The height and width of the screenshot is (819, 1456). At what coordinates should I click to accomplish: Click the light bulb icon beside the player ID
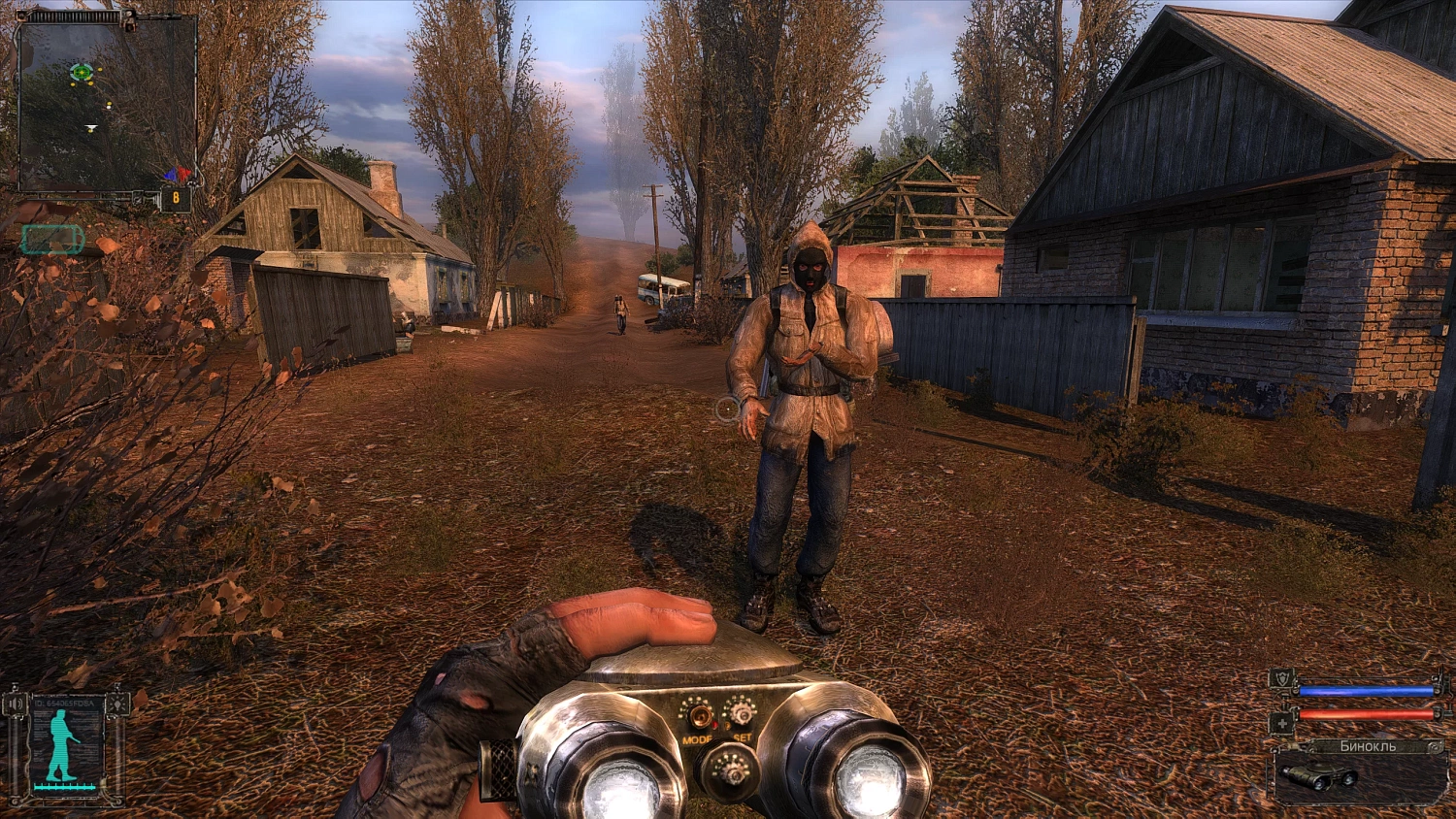117,704
